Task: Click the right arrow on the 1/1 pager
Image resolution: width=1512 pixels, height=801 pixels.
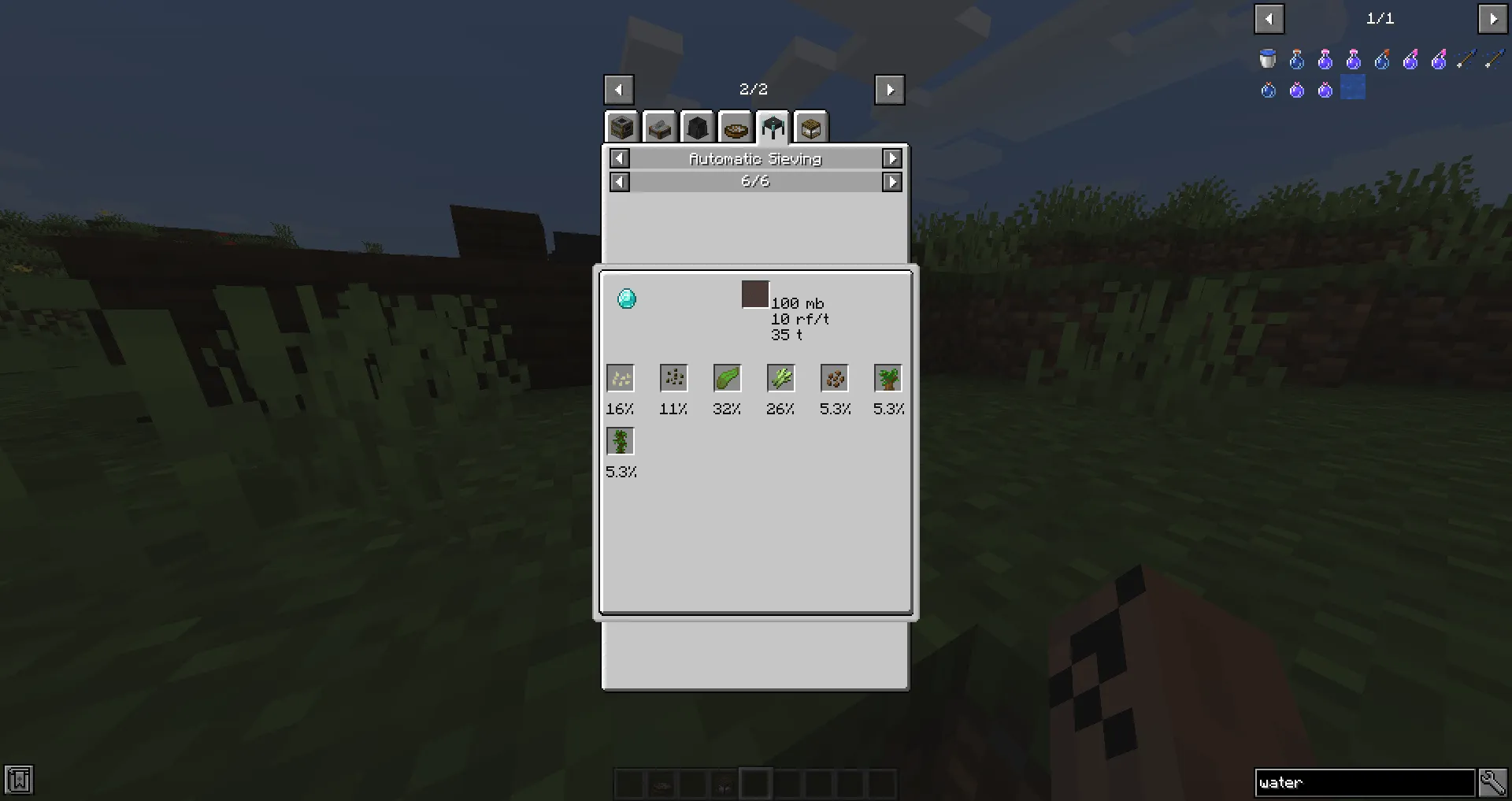Action: [x=1494, y=19]
